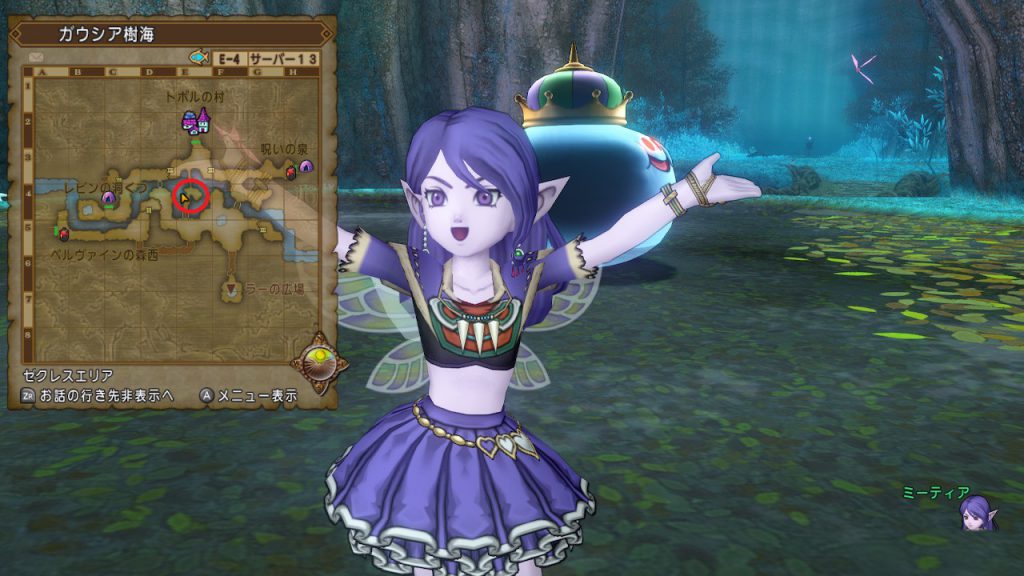Select the player arrow inside the red circle

coord(187,199)
